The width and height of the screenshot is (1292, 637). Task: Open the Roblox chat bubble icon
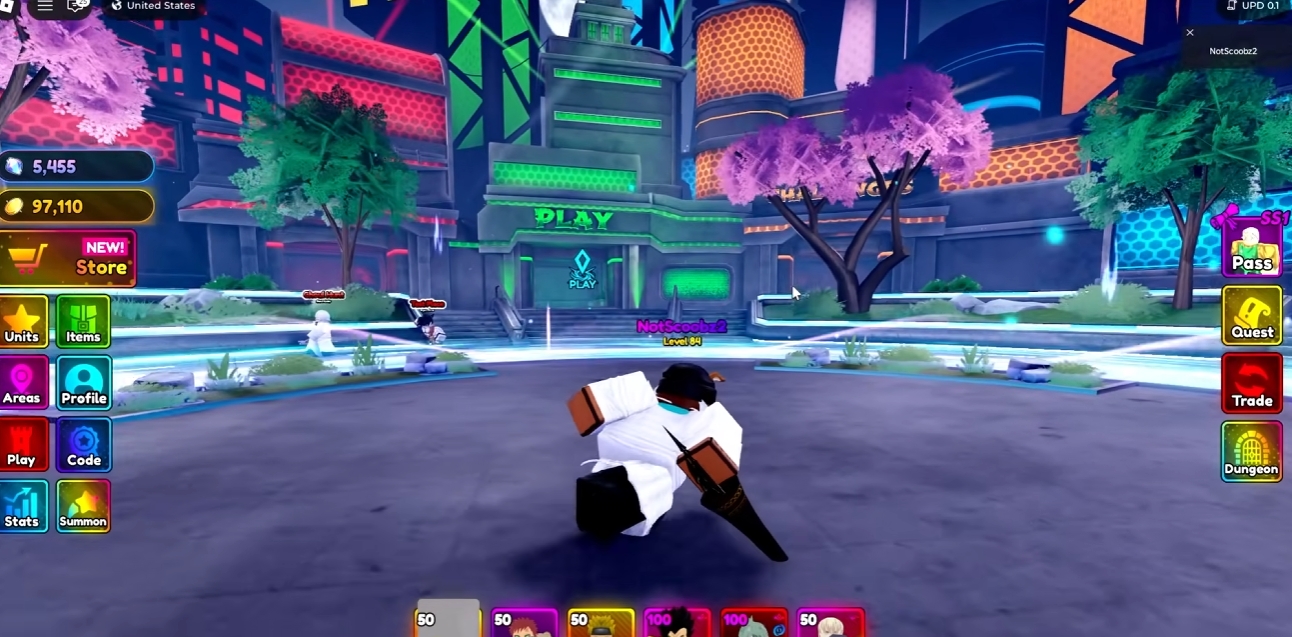tap(78, 6)
